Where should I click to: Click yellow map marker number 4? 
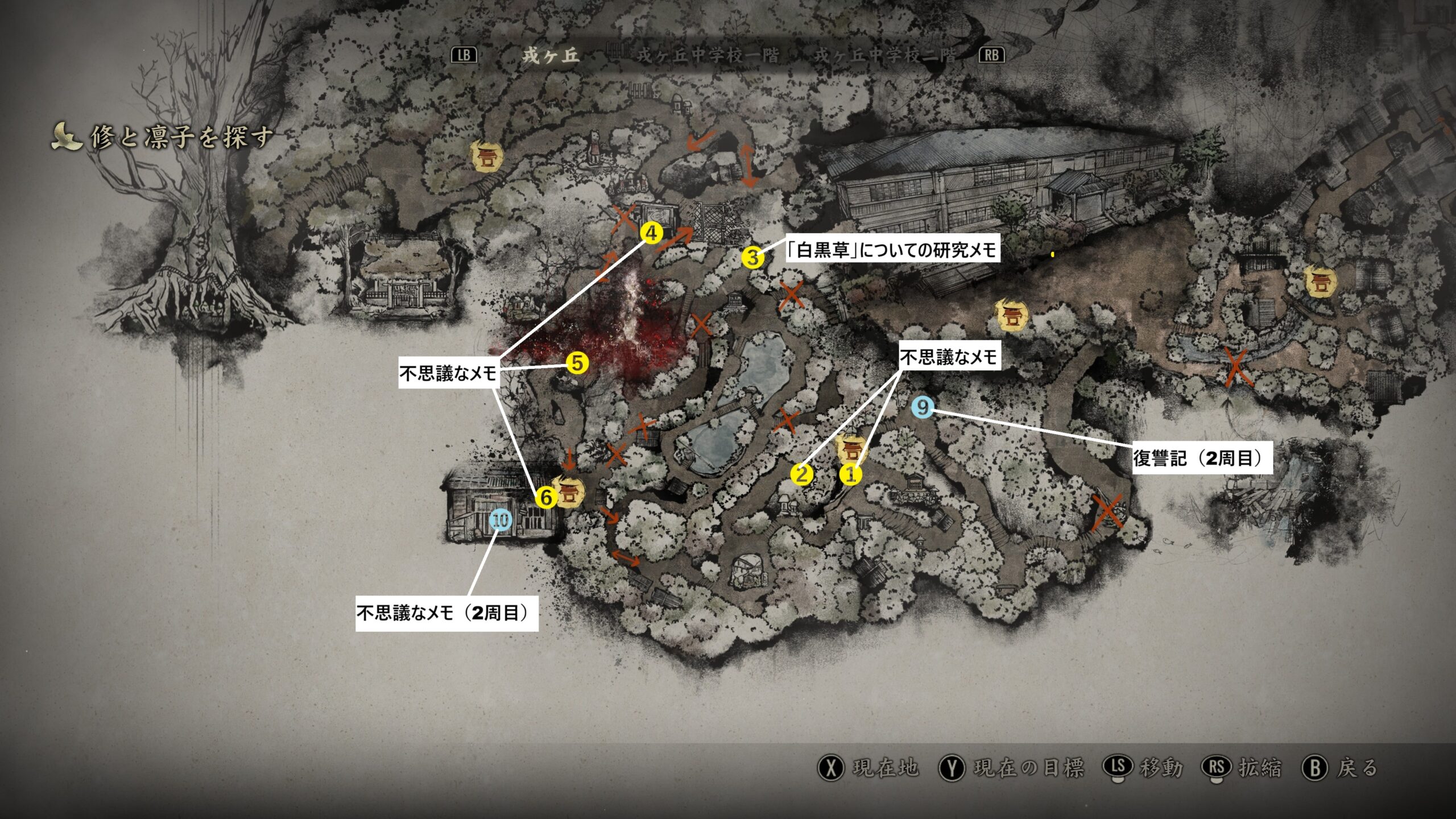coord(651,233)
